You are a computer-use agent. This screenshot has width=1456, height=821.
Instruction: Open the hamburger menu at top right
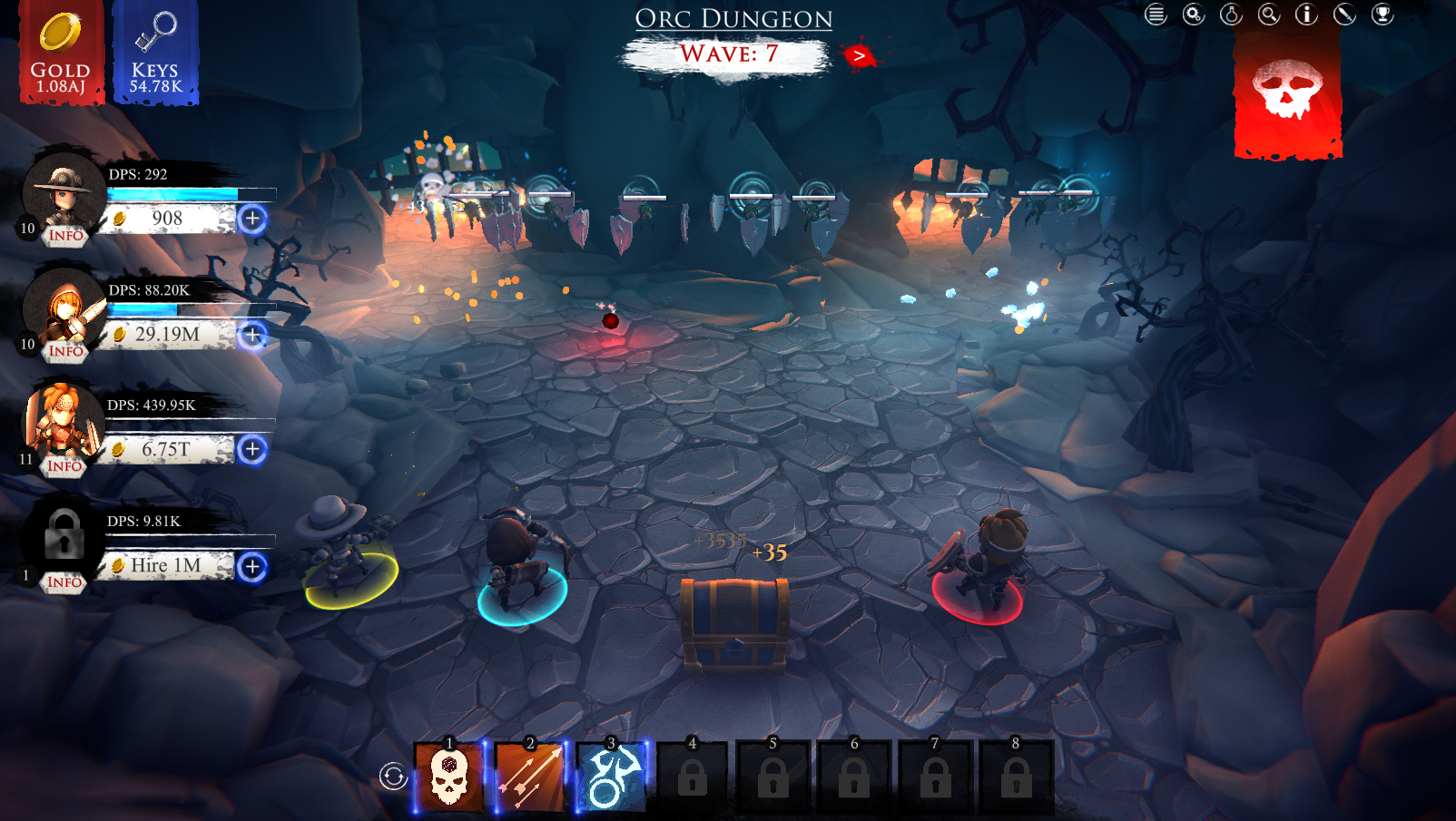[1156, 15]
